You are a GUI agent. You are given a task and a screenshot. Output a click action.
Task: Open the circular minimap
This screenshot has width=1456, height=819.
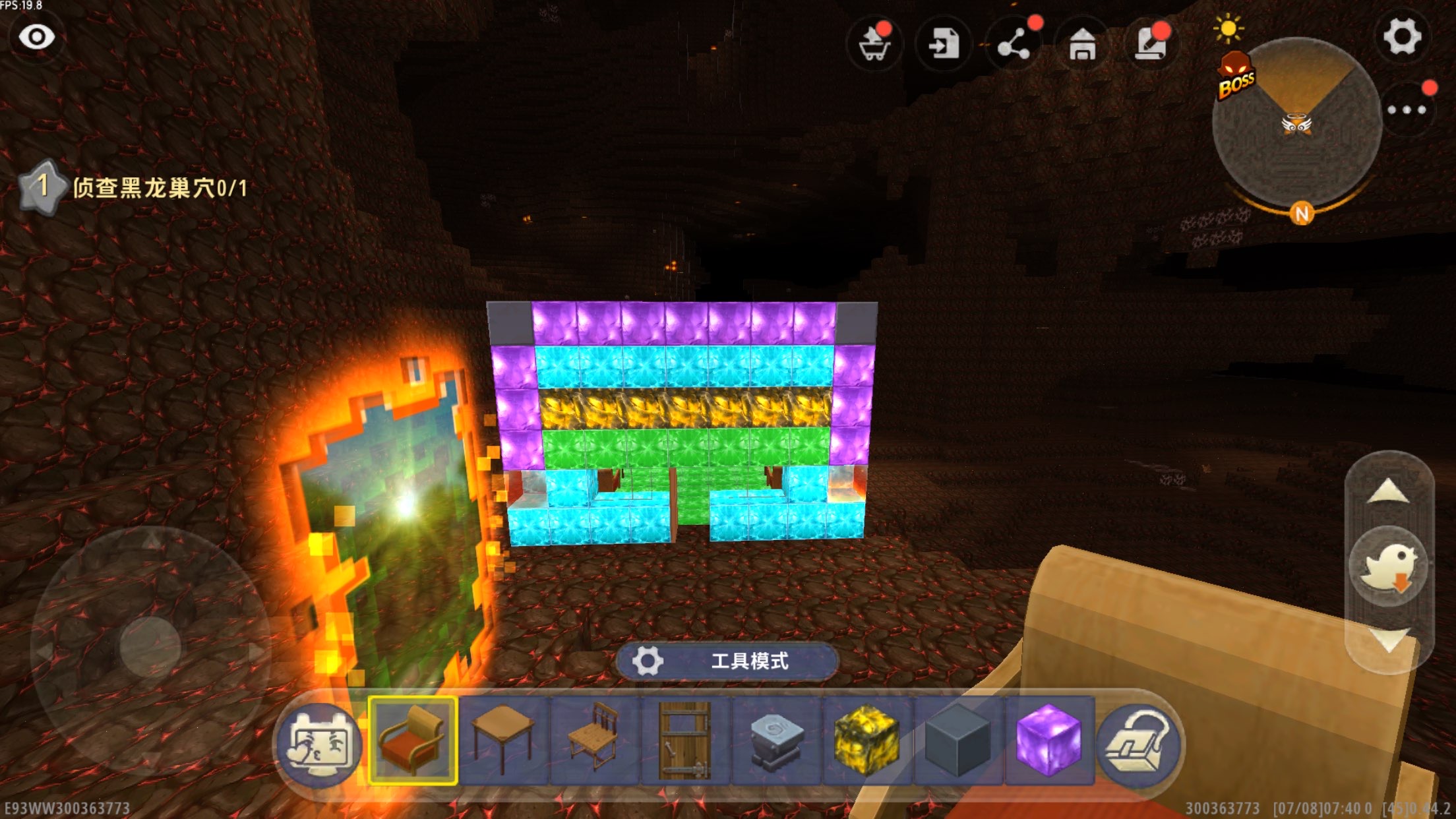click(x=1296, y=124)
